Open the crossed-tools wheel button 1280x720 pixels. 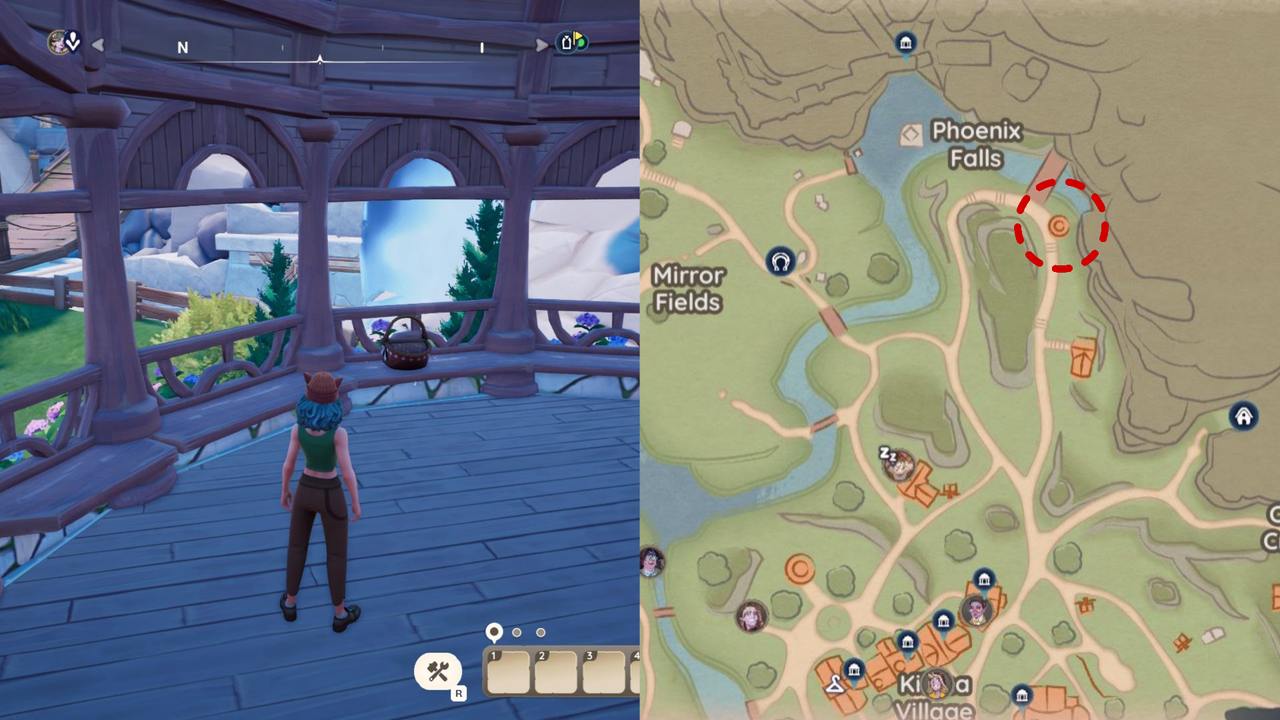(438, 671)
